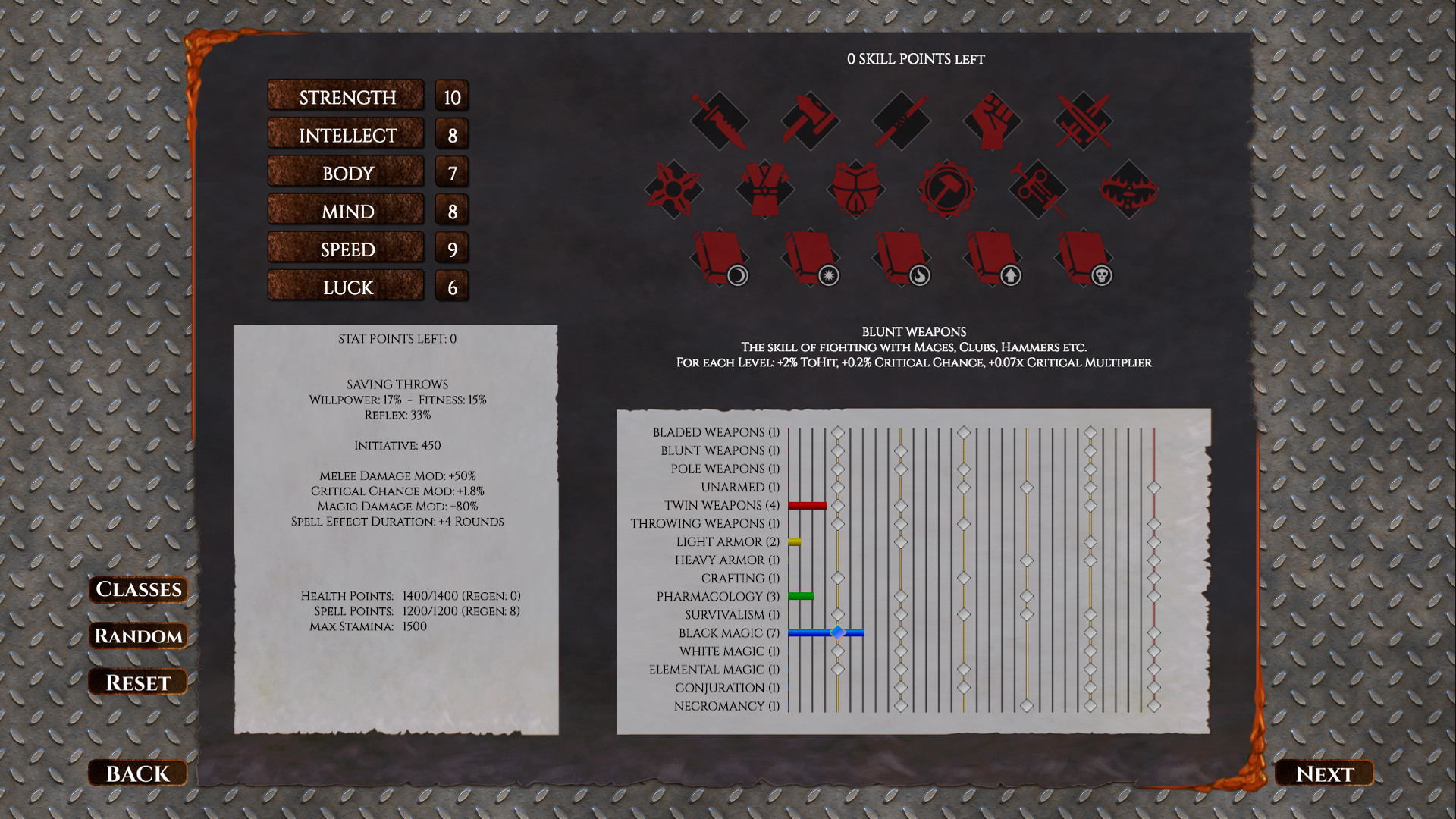The image size is (1456, 819).
Task: Select the Light Armor robe icon
Action: (x=764, y=190)
